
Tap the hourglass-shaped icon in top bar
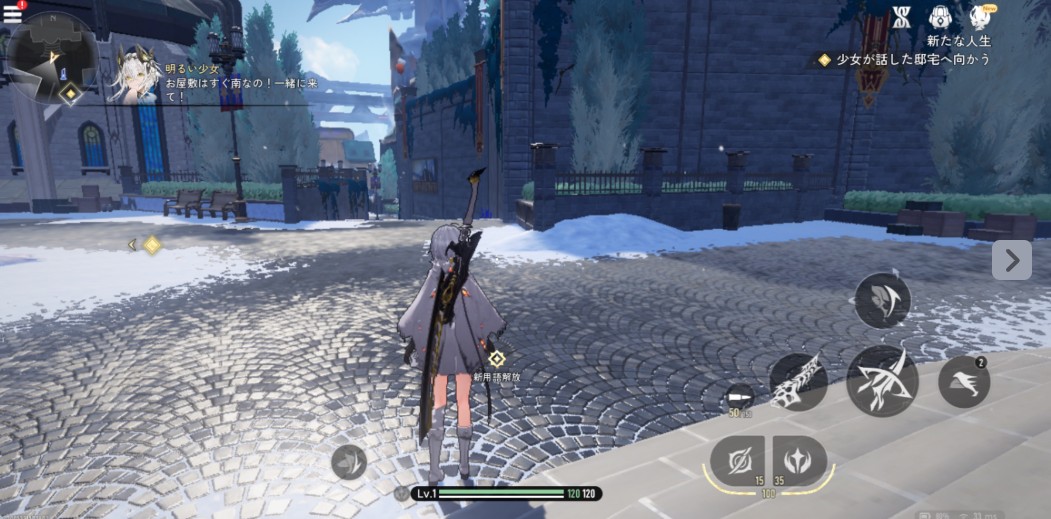pyautogui.click(x=902, y=17)
